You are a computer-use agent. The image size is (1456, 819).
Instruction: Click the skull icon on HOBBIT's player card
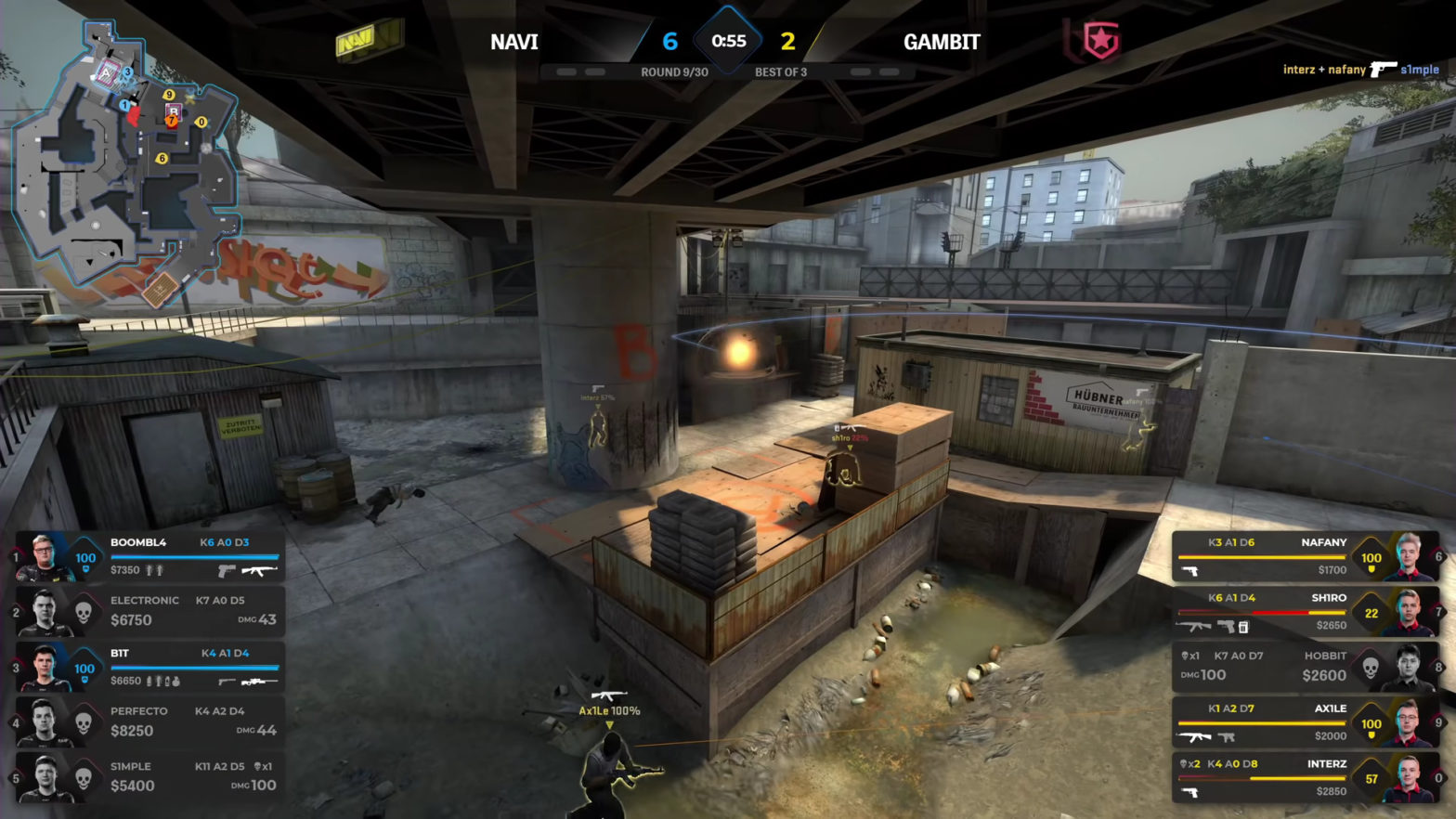pos(1371,666)
